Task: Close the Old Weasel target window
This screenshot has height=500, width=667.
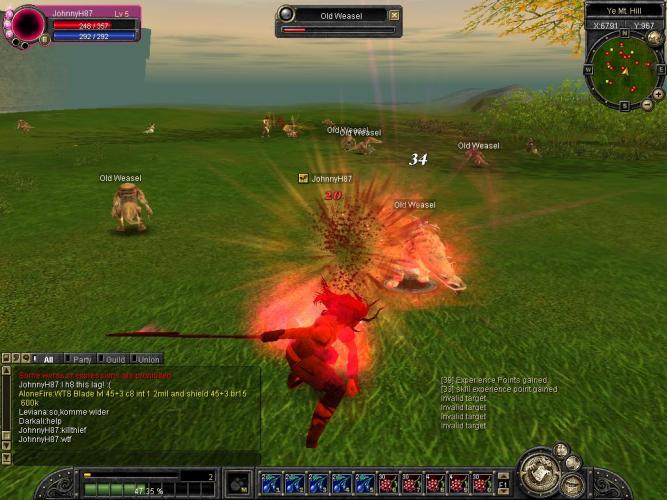Action: coord(394,15)
